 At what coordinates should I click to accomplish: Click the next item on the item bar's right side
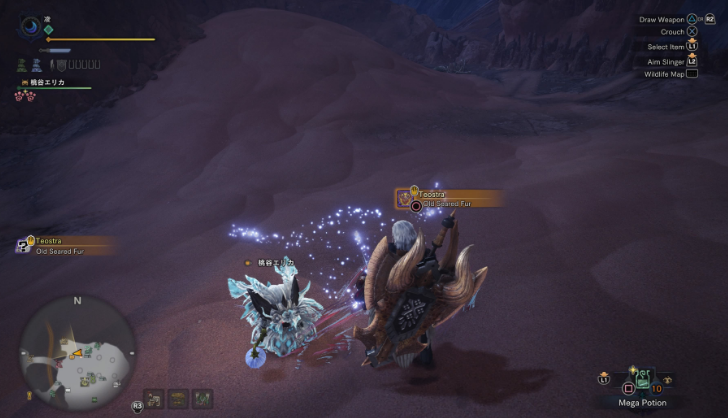tap(667, 380)
